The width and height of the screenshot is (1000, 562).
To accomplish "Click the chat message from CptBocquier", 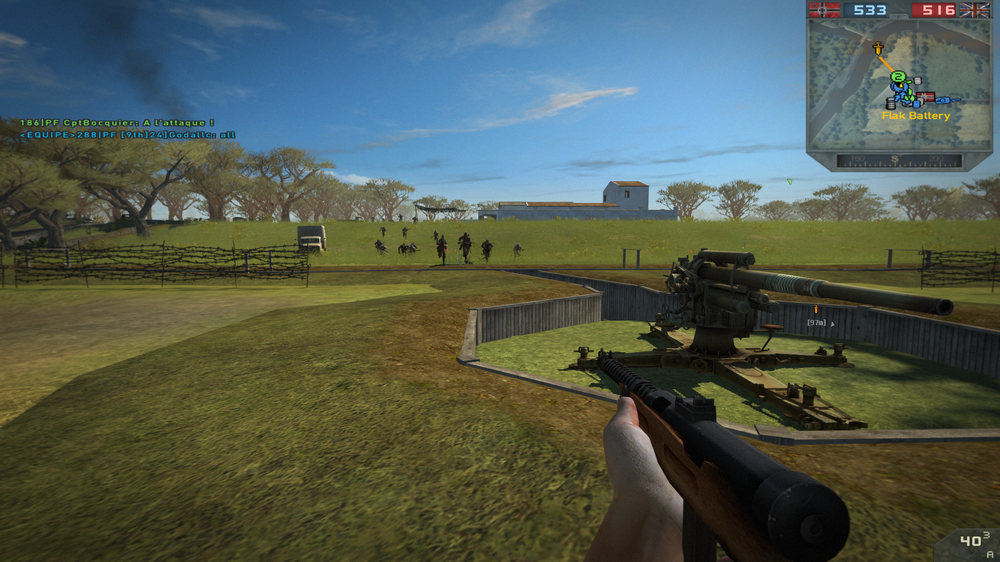I will tap(118, 123).
